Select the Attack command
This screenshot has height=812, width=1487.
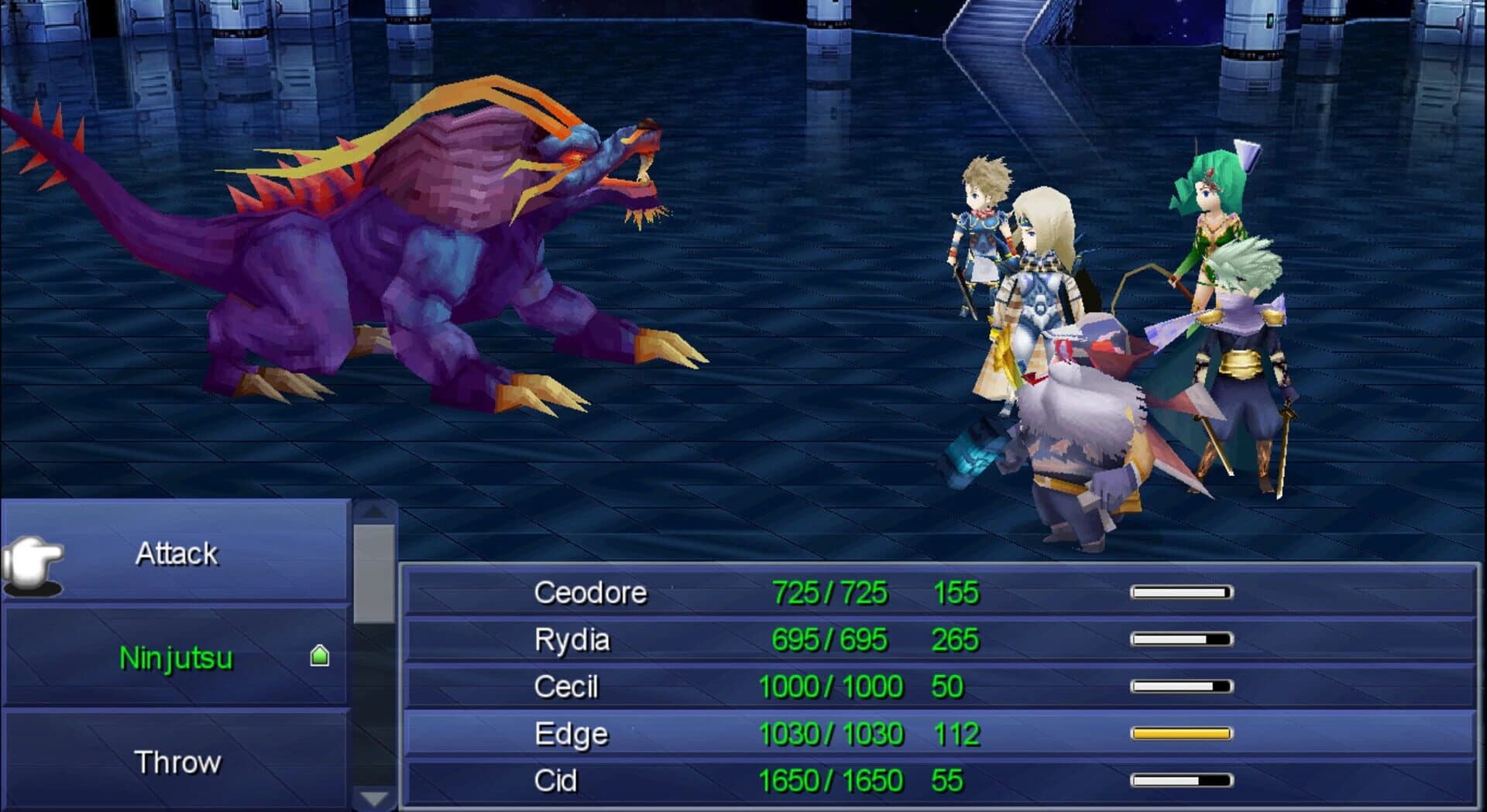click(x=177, y=552)
